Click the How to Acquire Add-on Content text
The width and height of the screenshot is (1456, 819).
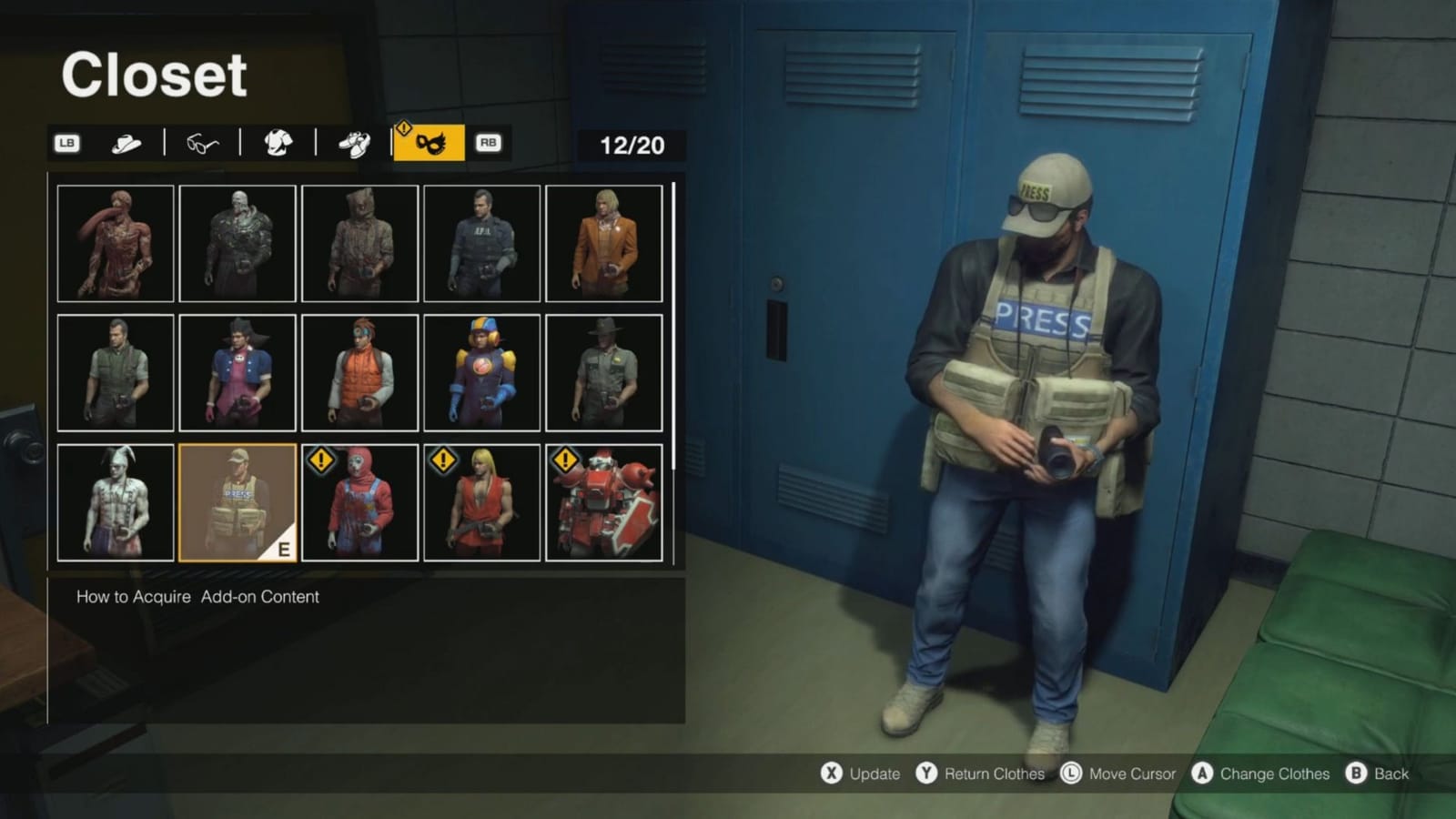[197, 597]
